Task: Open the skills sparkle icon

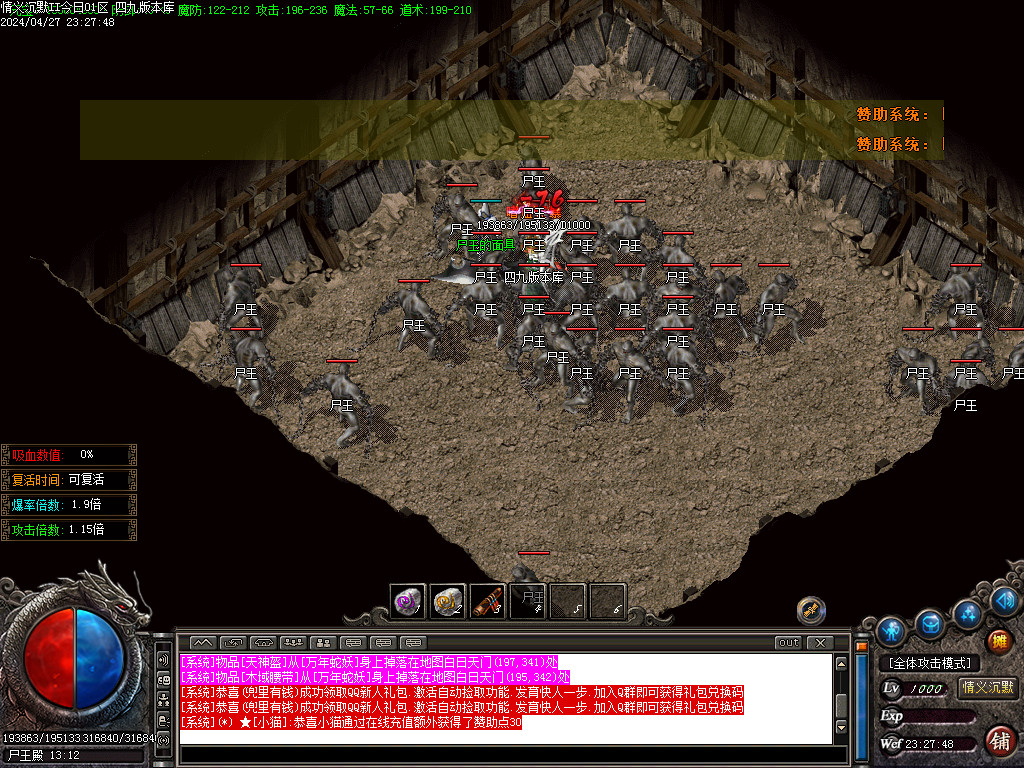Action: click(x=968, y=612)
